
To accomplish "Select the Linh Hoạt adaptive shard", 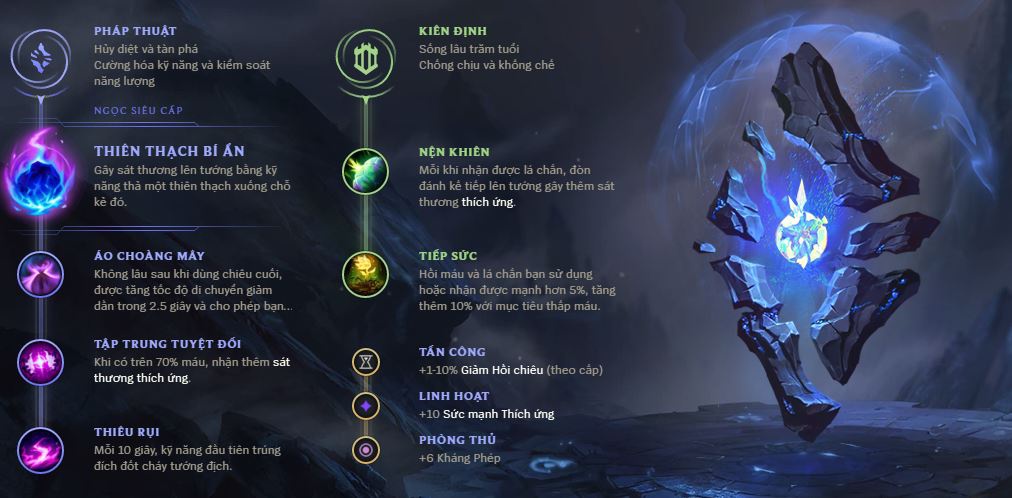I will pos(366,405).
